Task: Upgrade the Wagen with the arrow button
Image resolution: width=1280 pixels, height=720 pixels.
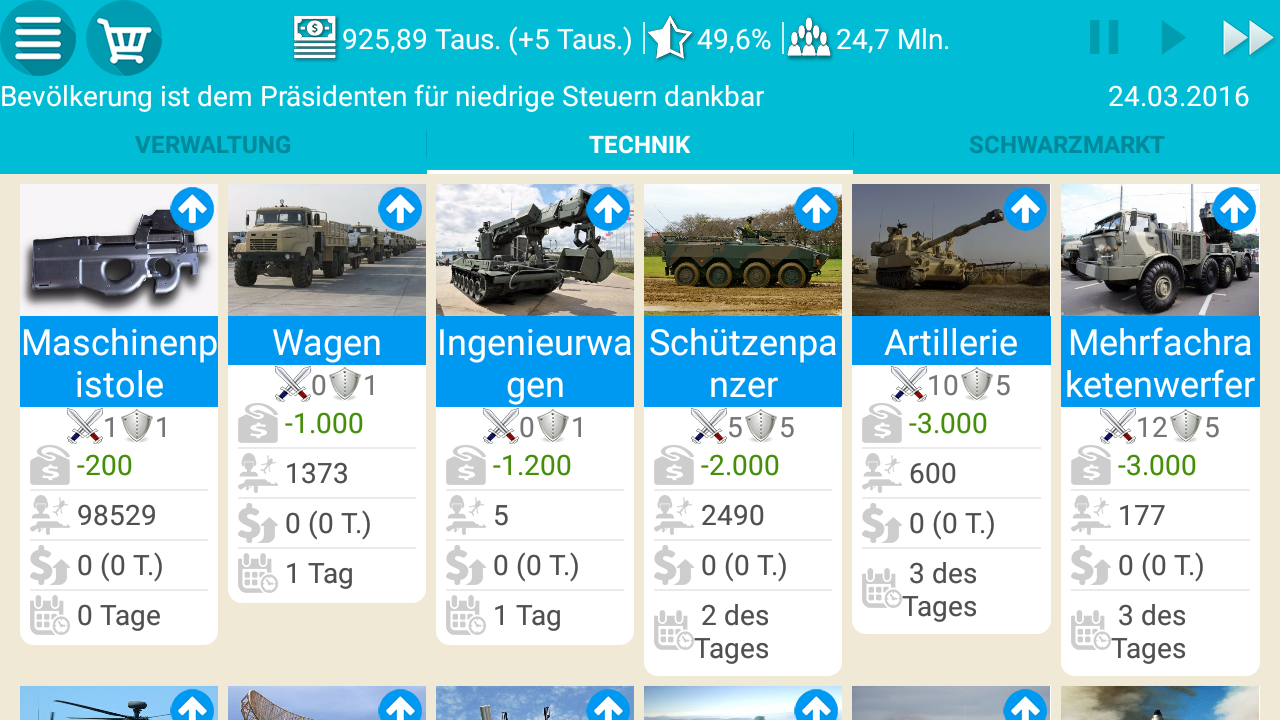Action: pyautogui.click(x=401, y=209)
